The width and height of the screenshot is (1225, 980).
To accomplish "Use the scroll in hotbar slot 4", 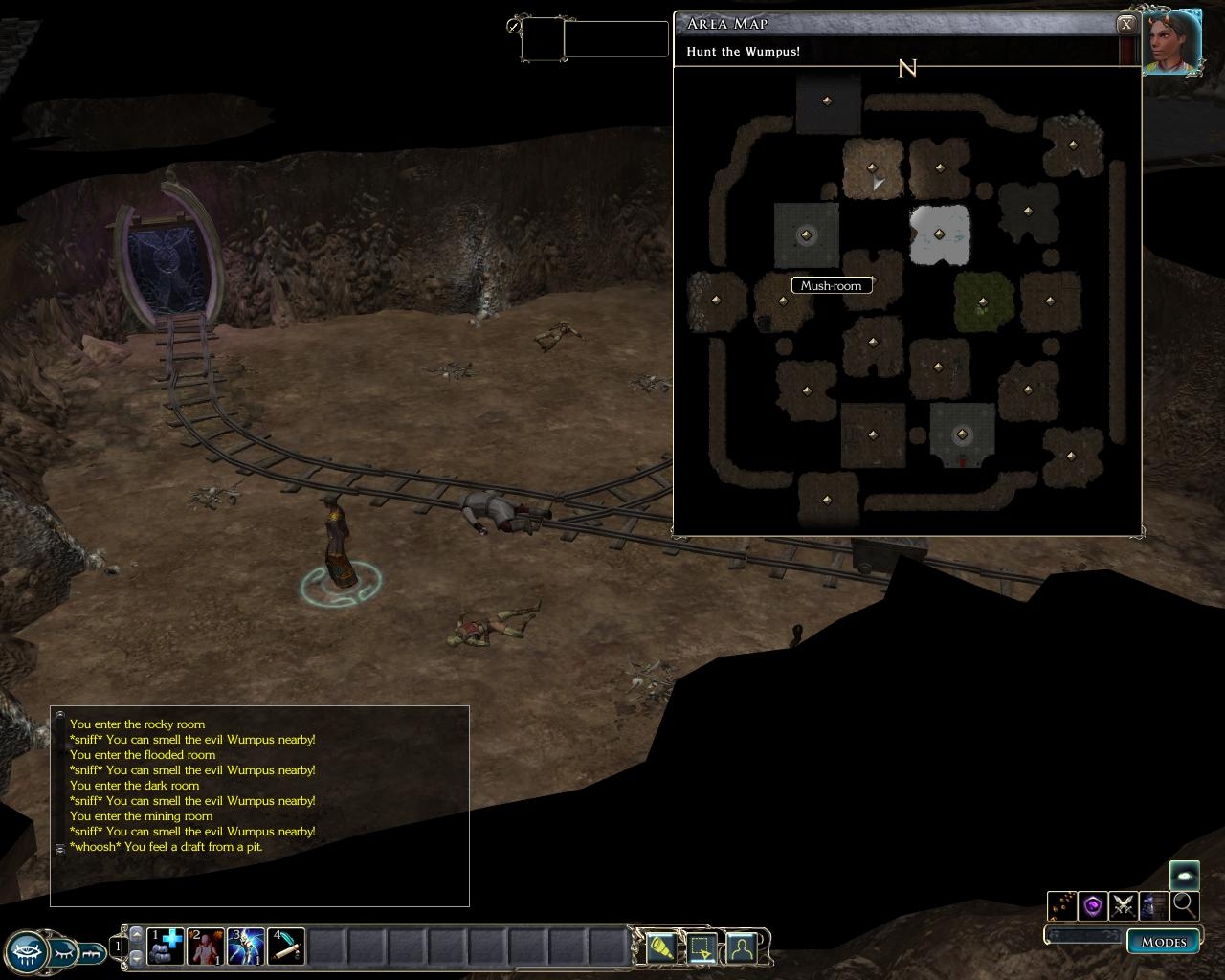I will 286,947.
